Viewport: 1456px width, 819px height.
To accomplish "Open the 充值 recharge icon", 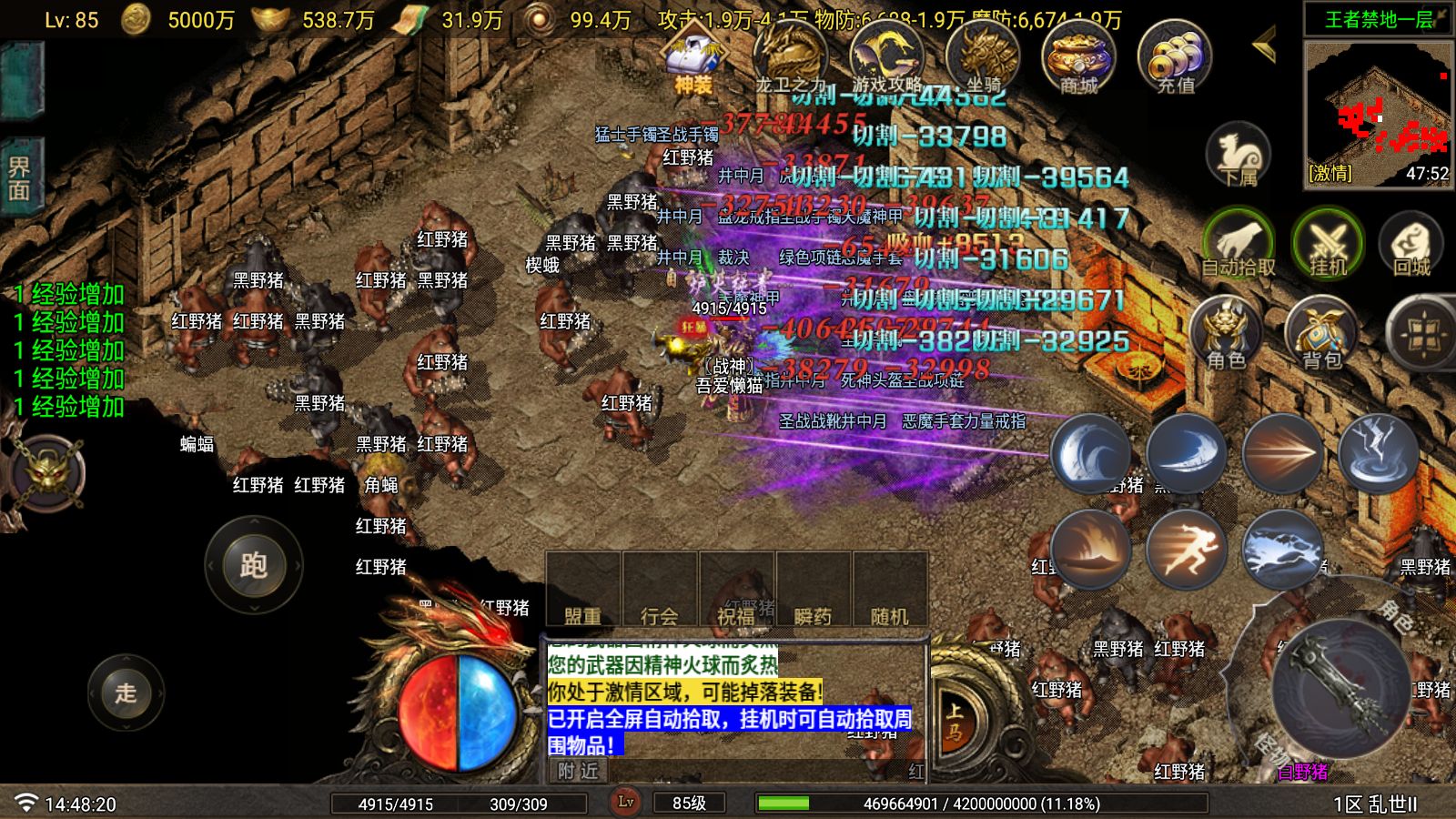I will point(1175,56).
